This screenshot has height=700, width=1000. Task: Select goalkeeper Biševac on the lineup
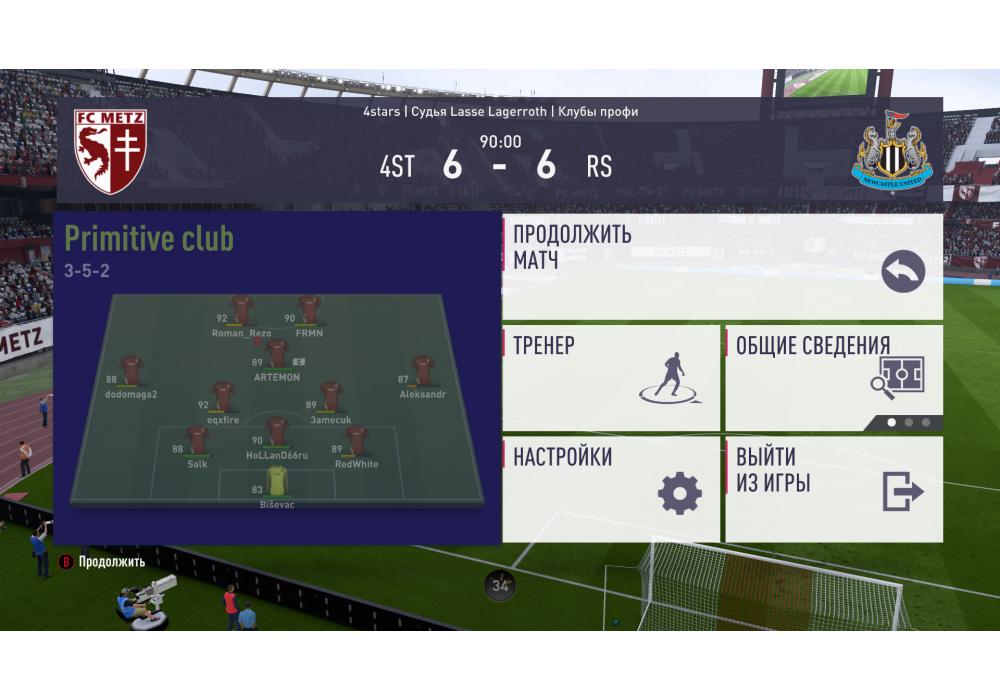[x=276, y=482]
